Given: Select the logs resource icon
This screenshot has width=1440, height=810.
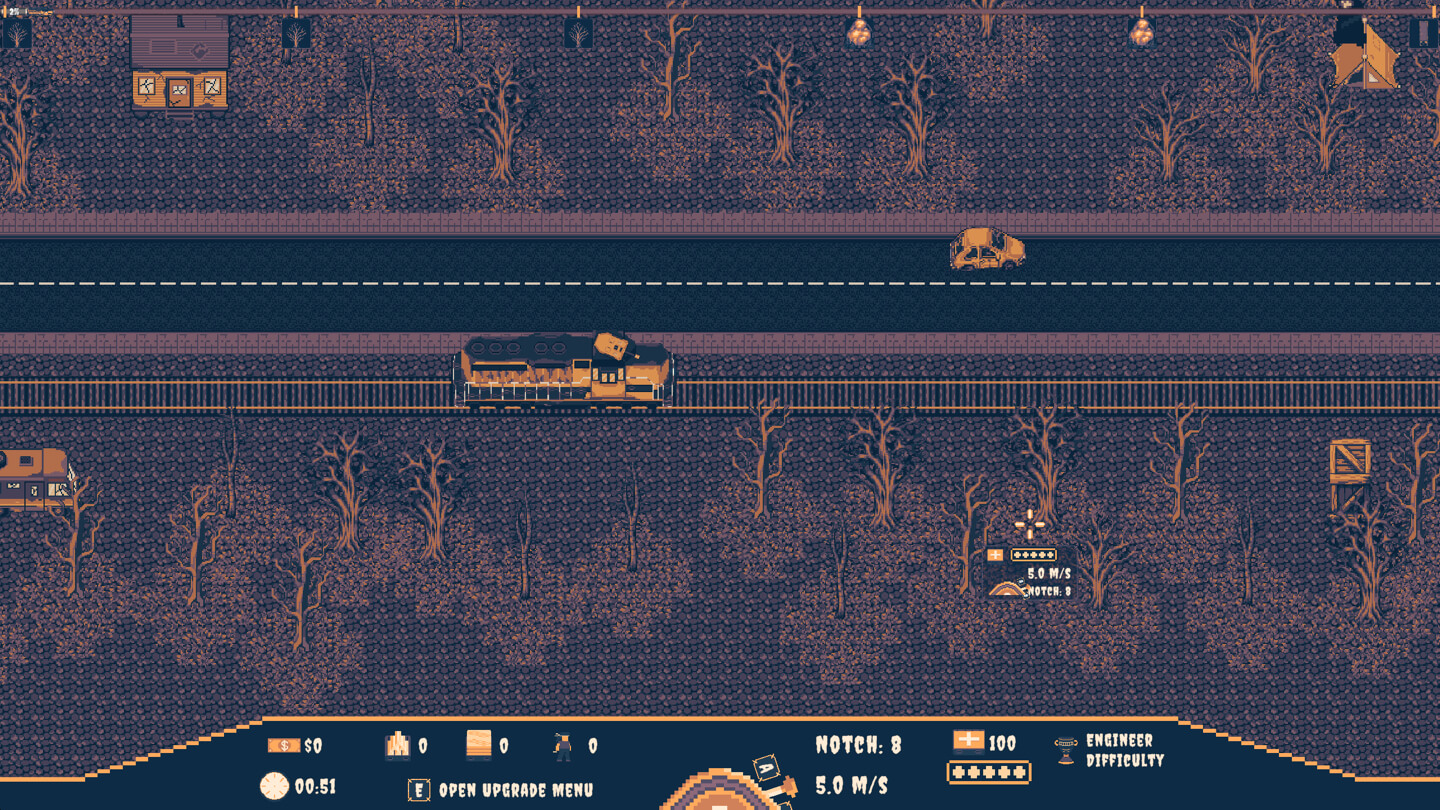Looking at the screenshot, I should pos(397,746).
